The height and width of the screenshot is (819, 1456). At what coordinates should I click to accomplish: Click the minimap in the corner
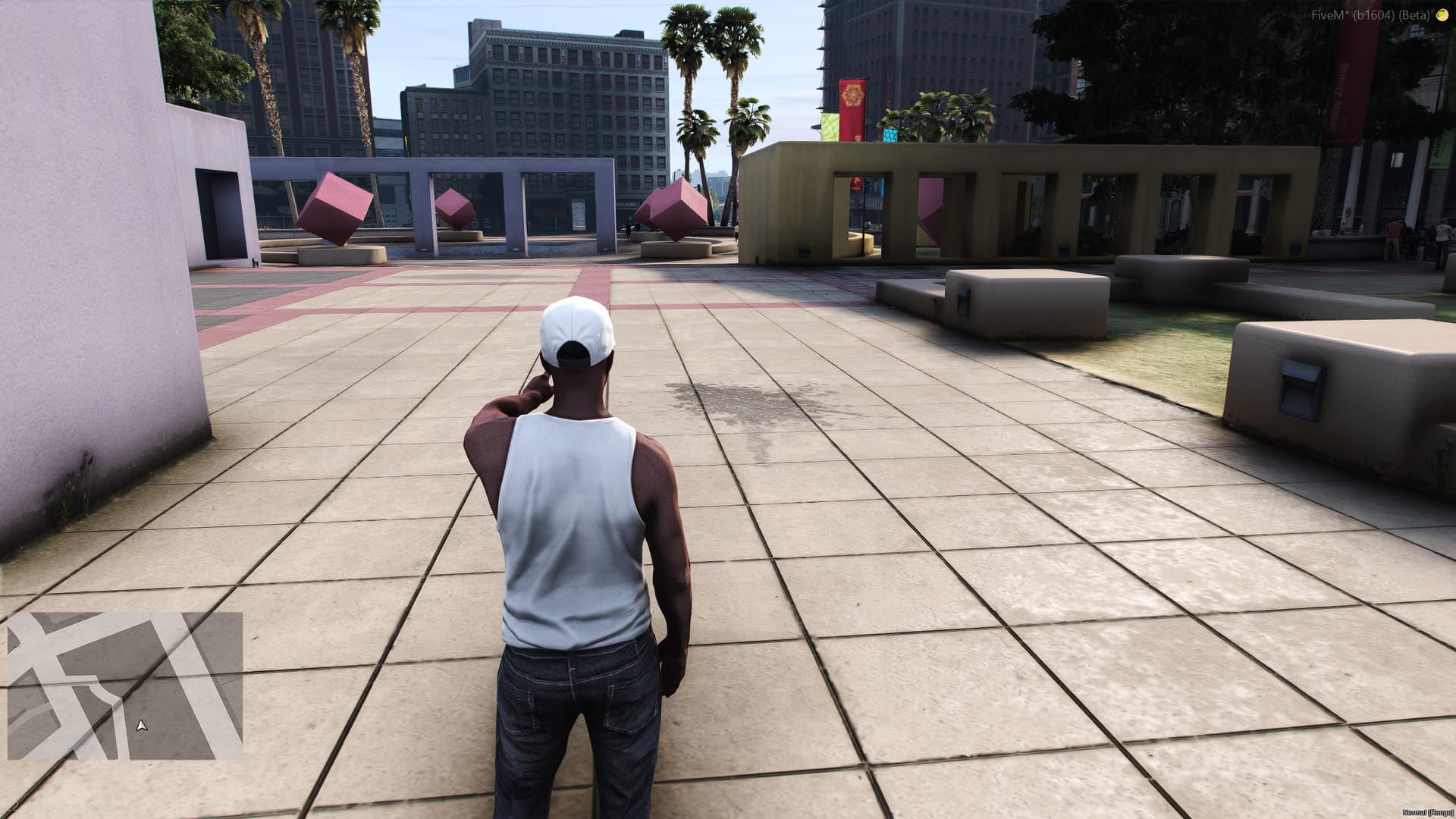click(125, 686)
